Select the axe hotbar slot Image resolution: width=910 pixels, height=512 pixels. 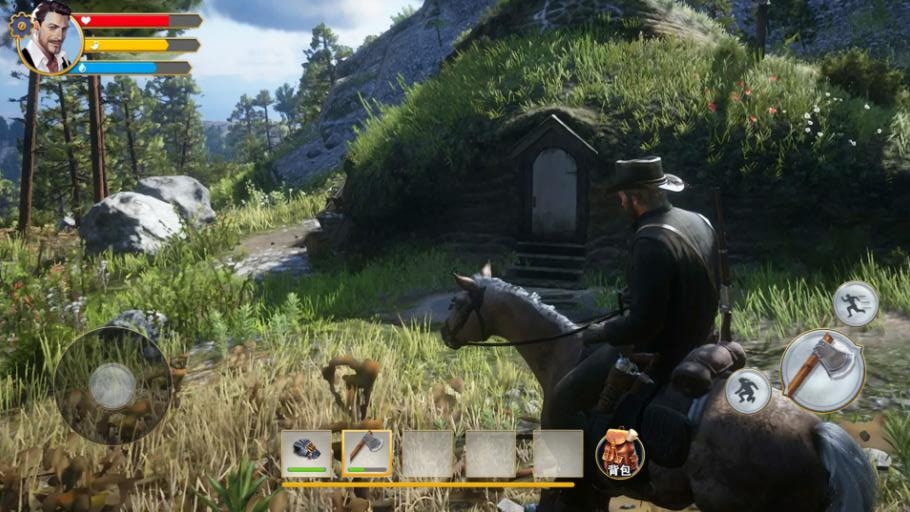[x=367, y=453]
